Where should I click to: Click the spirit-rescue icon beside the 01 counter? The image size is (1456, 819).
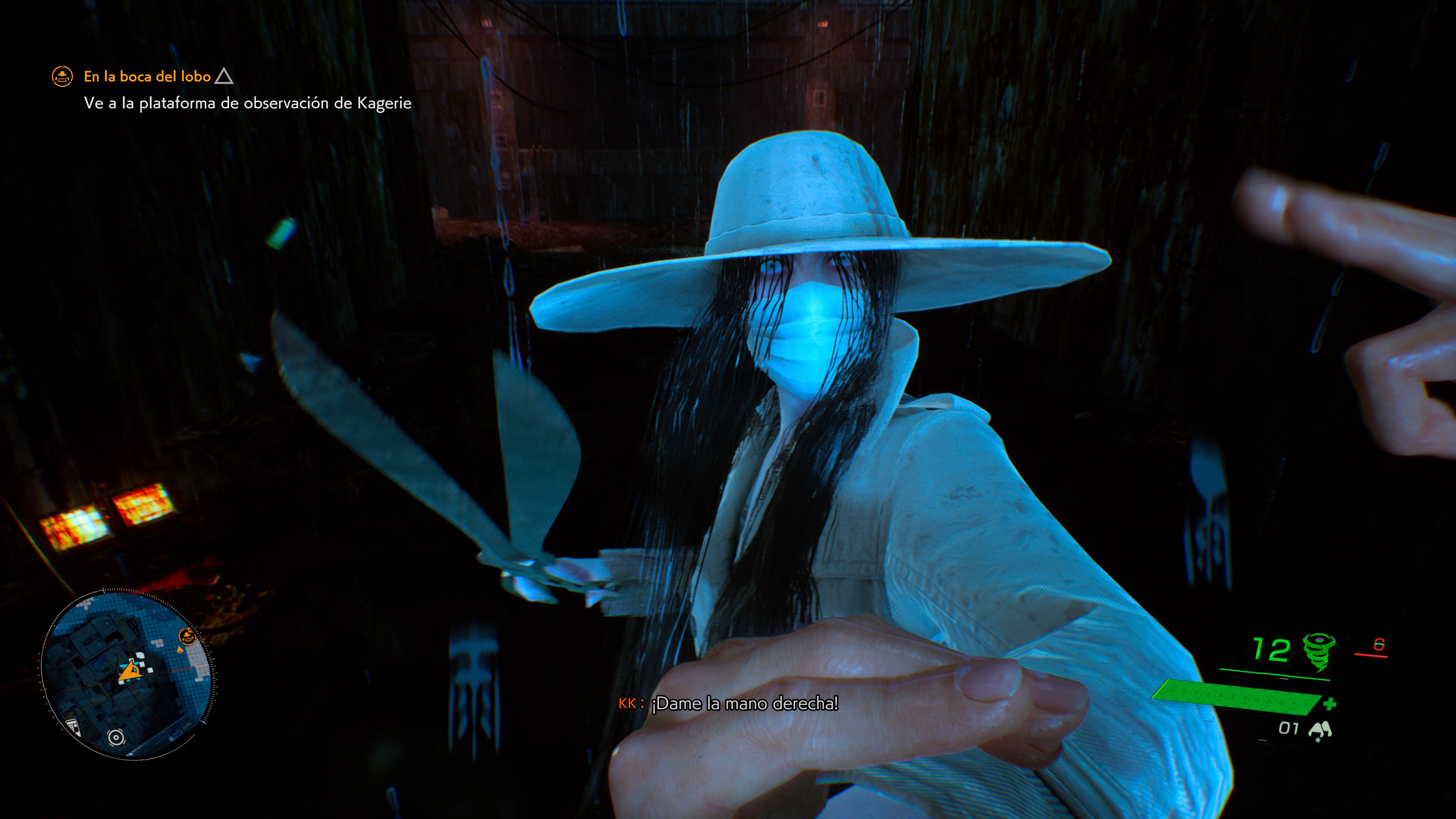[1320, 728]
